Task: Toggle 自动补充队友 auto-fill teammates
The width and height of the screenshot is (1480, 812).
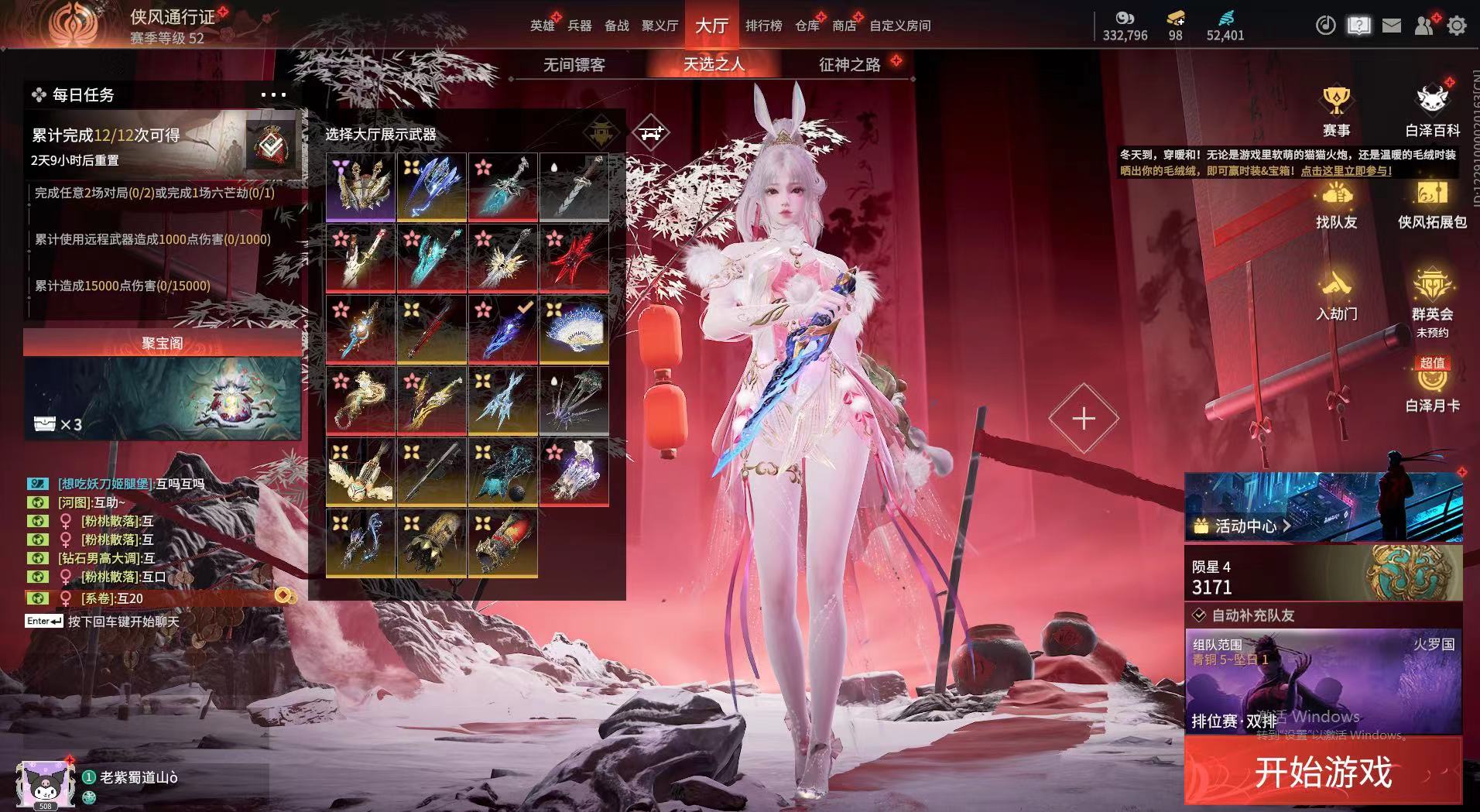Action: click(1200, 615)
